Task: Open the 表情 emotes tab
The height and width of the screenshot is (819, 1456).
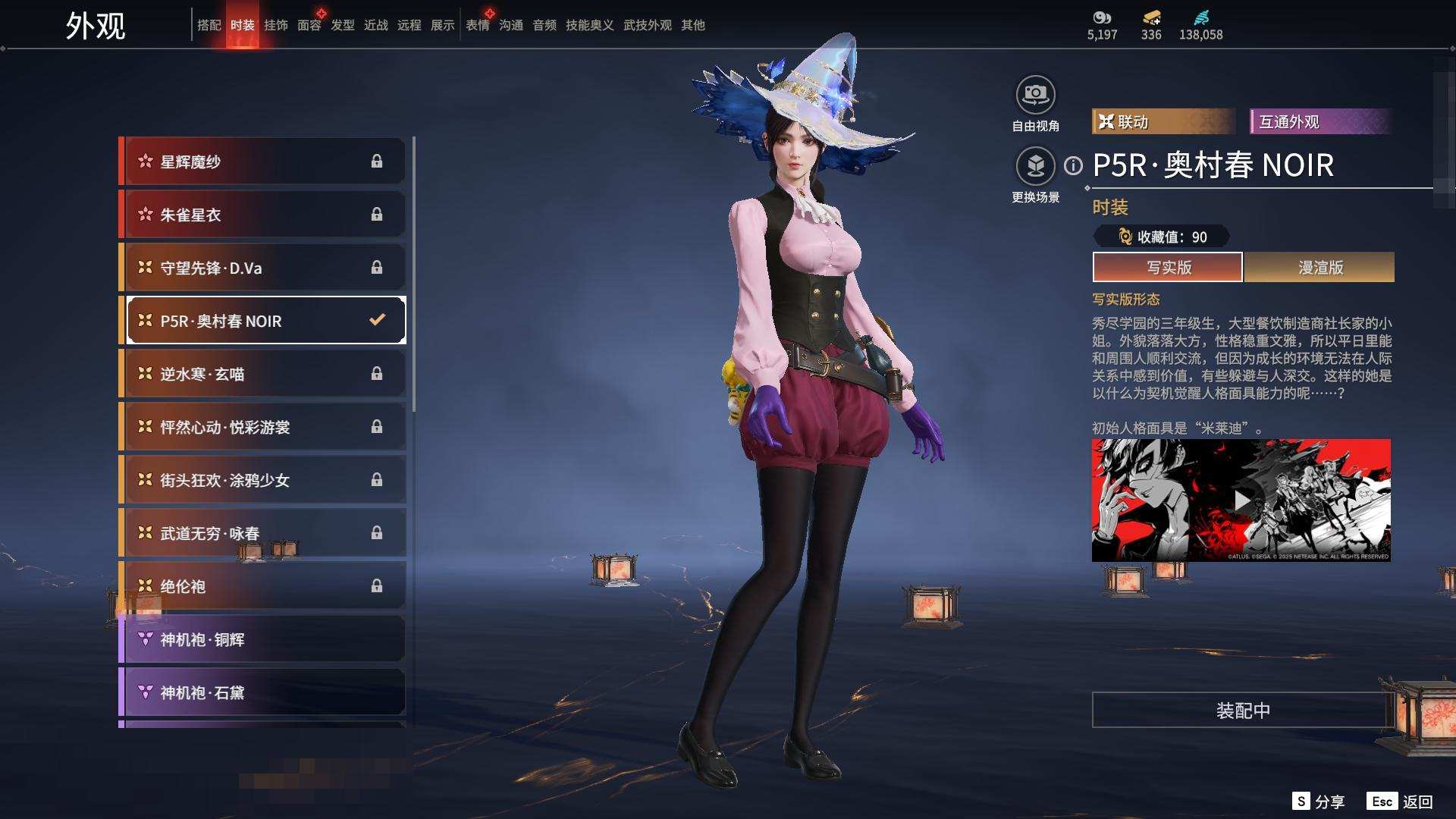Action: [x=477, y=25]
